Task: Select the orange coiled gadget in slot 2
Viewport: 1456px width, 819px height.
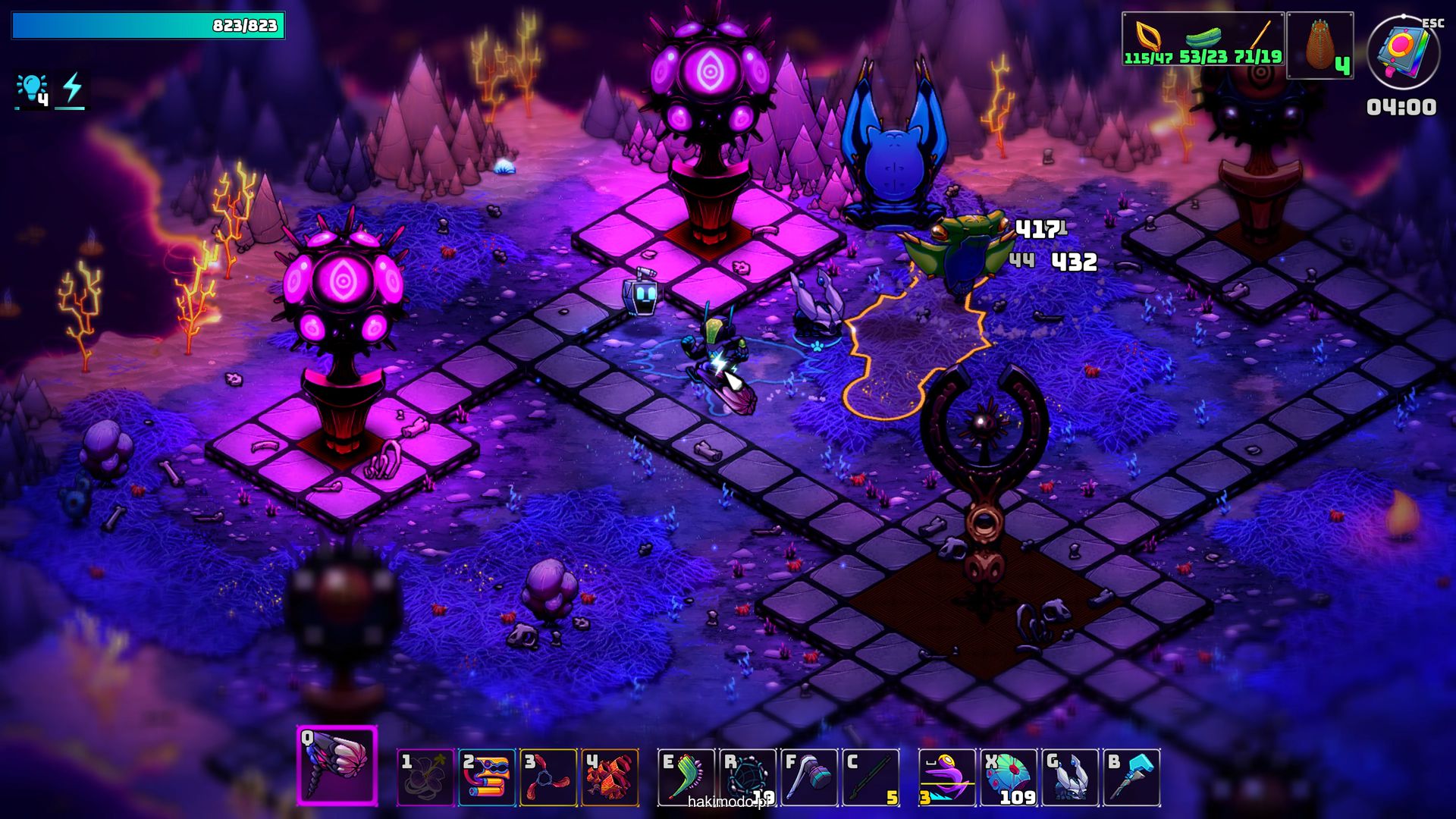Action: (487, 777)
